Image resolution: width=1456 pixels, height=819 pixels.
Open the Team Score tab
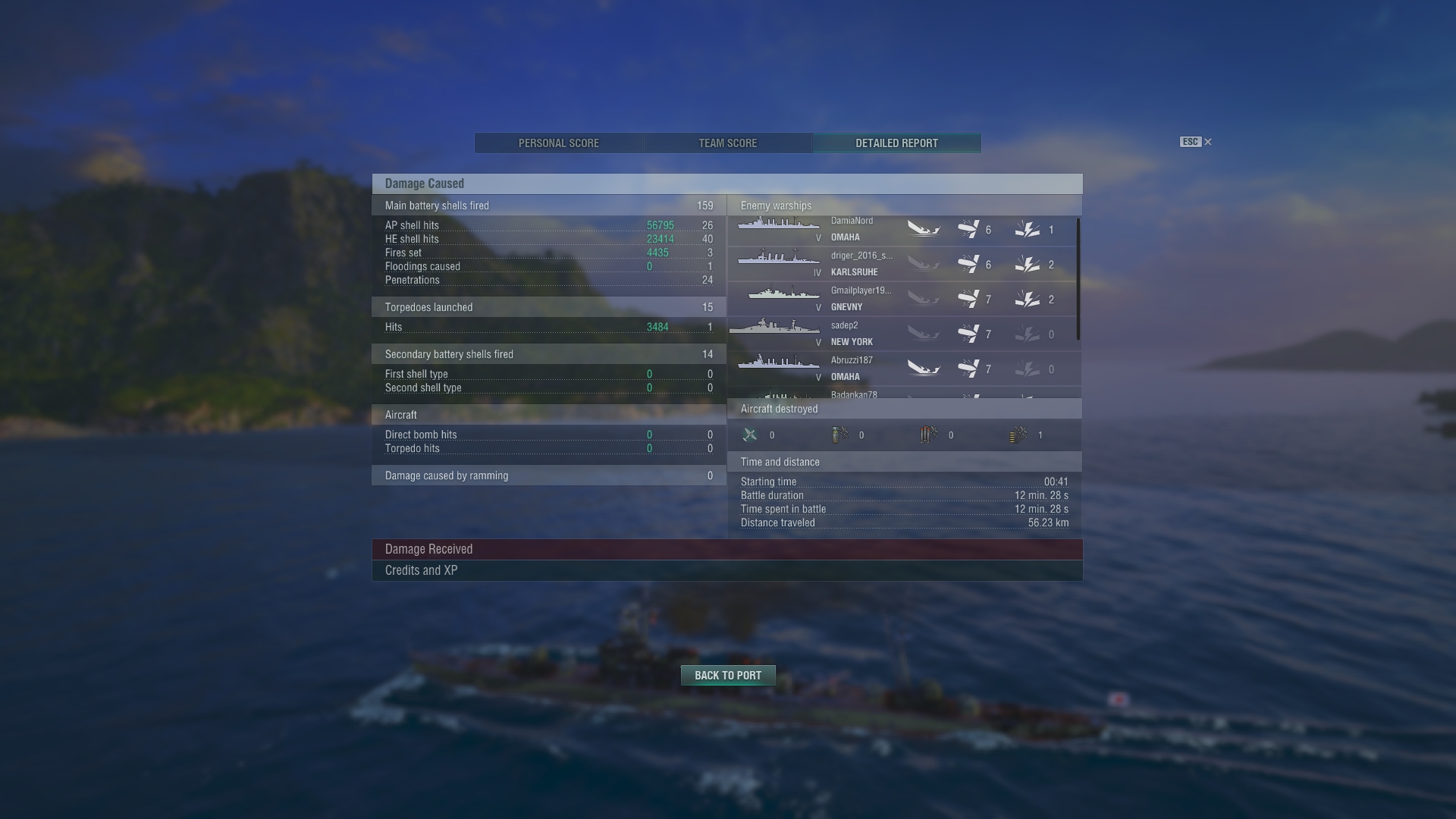tap(727, 143)
